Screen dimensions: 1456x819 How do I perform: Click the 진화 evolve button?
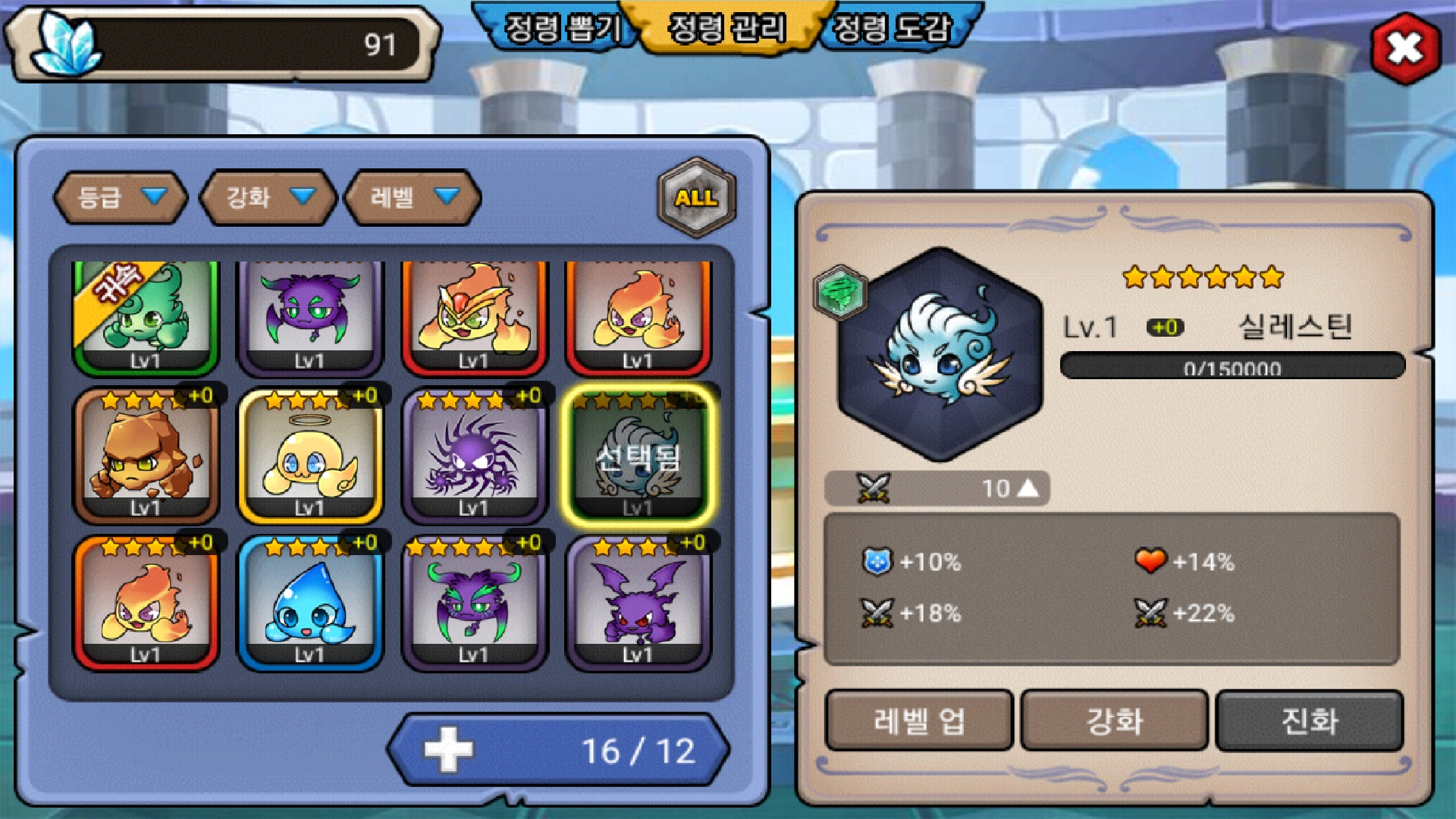[x=1309, y=720]
